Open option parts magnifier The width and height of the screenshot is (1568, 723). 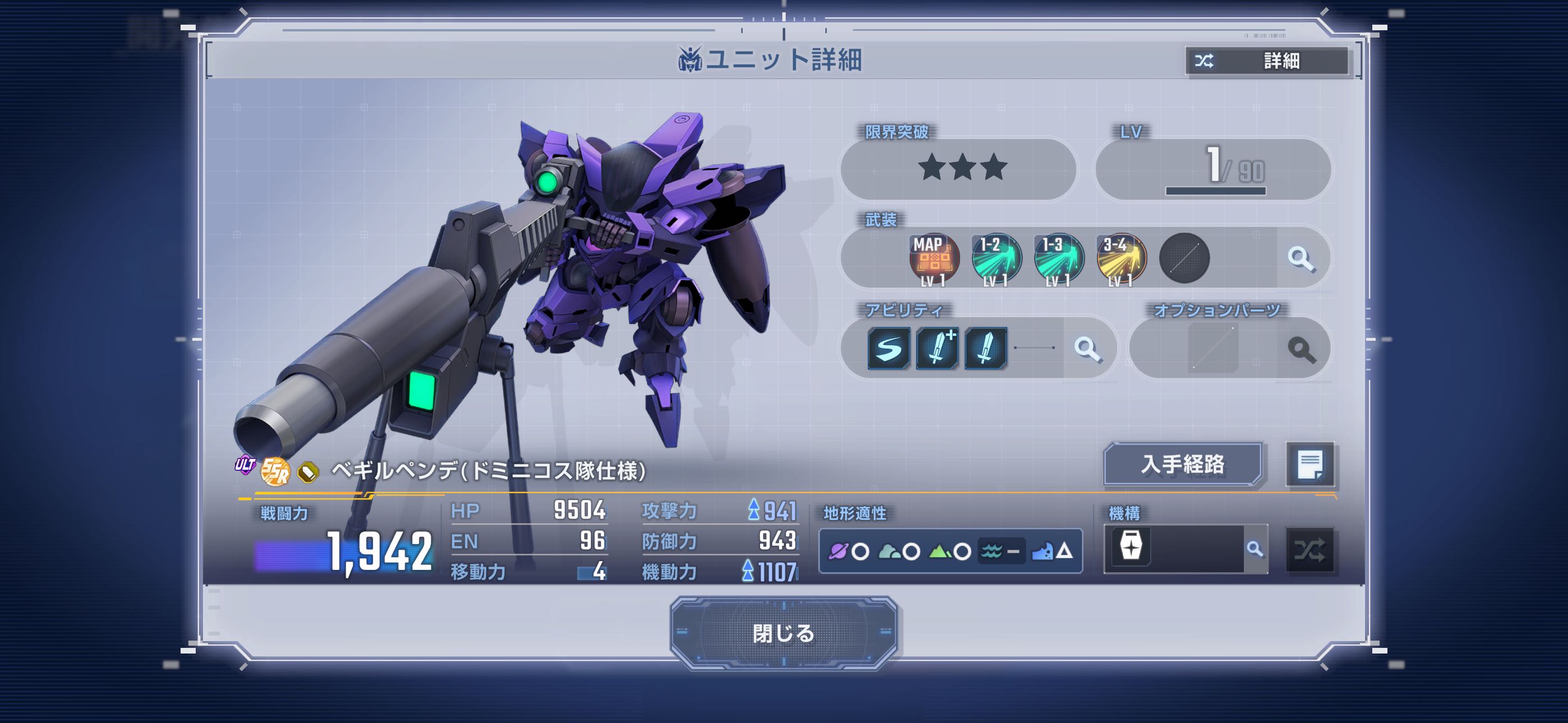point(1301,349)
